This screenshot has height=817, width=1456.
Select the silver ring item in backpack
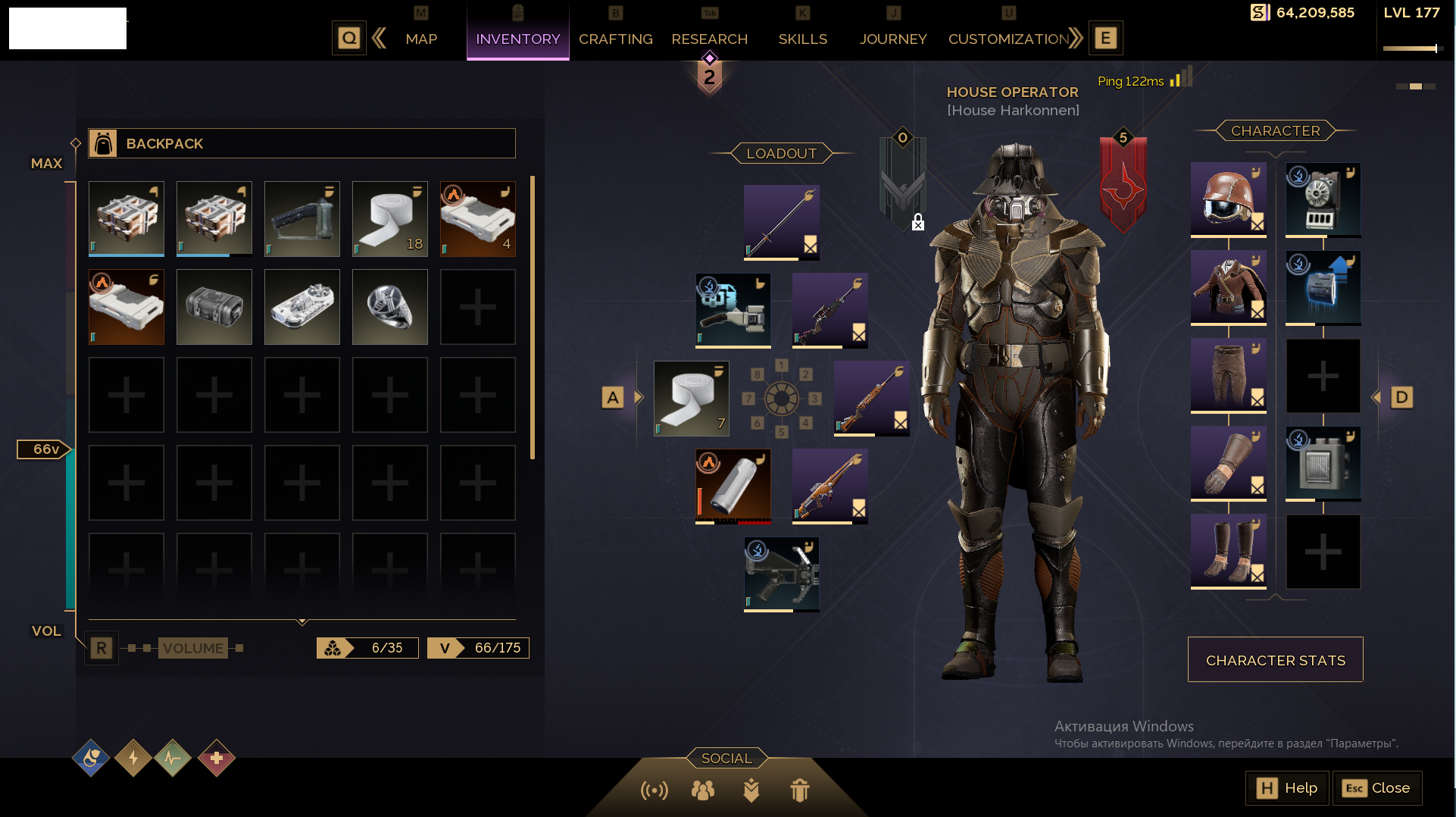tap(390, 307)
